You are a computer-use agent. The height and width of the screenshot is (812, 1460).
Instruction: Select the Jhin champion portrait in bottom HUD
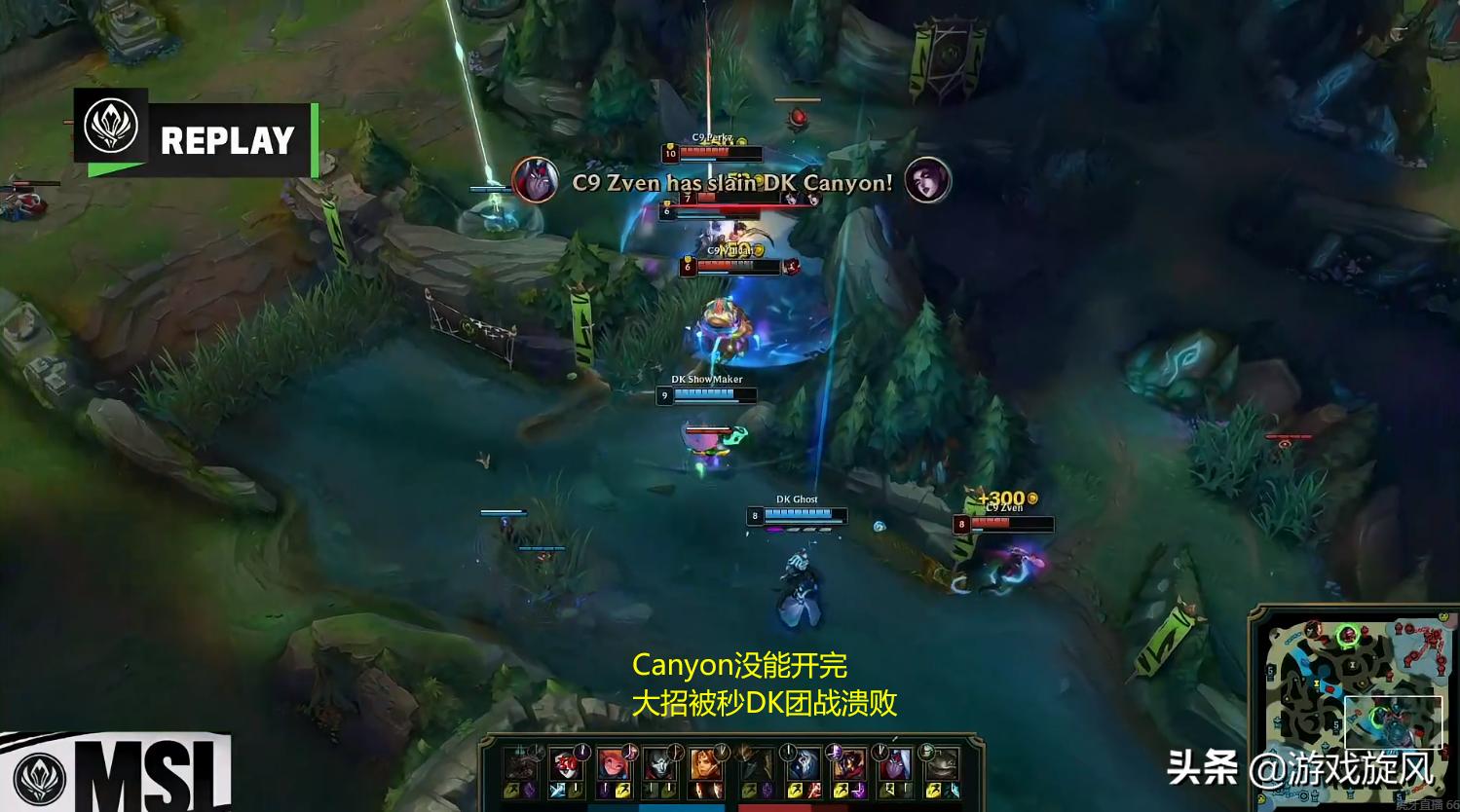pyautogui.click(x=659, y=765)
